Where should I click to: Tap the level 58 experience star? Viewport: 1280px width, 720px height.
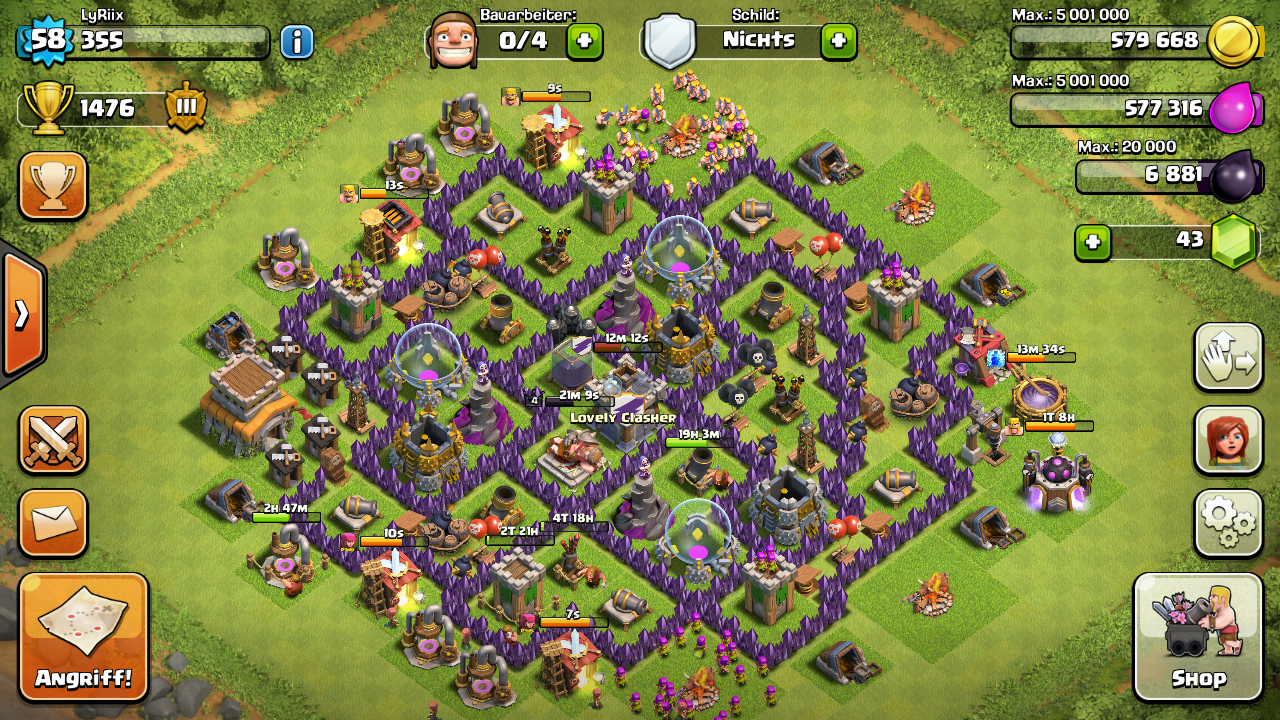pos(46,40)
